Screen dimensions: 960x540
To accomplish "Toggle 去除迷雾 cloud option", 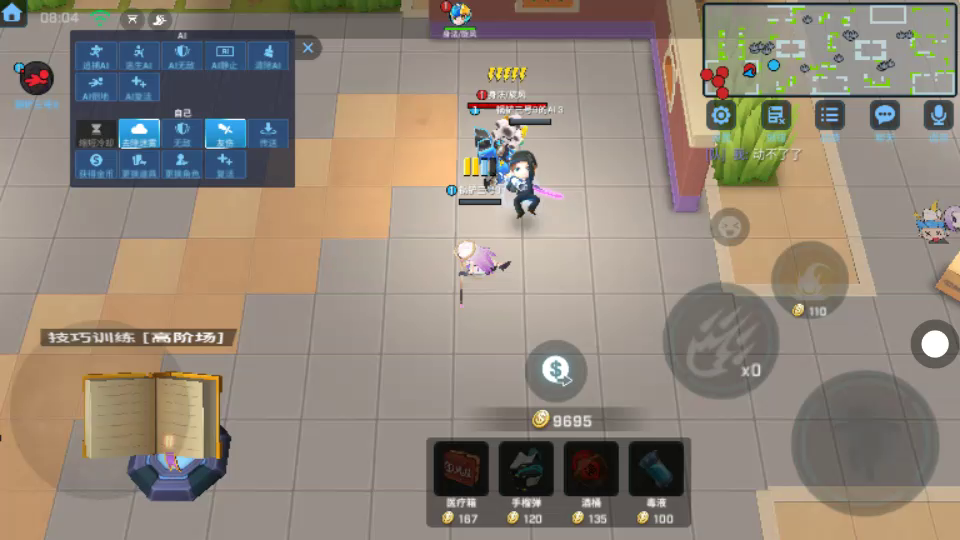I will pyautogui.click(x=139, y=134).
